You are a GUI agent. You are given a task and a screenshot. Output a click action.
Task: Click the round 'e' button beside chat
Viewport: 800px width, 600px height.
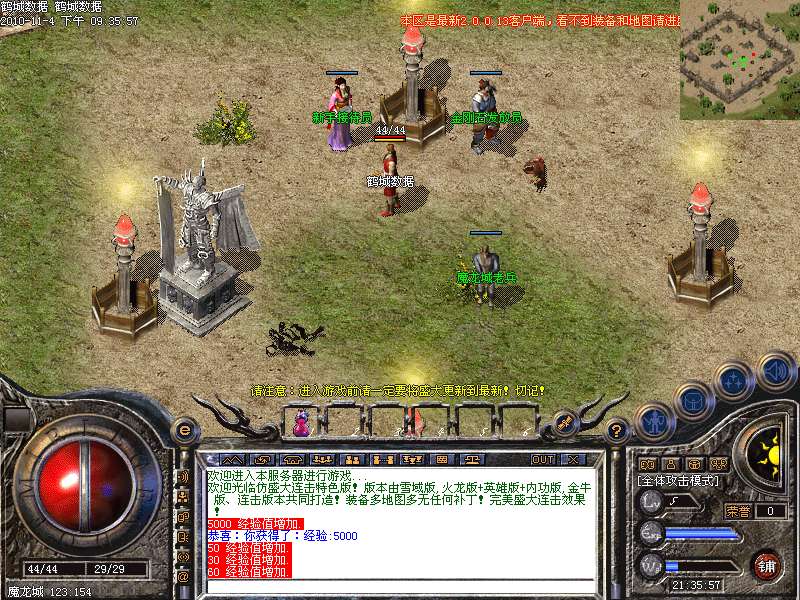(x=183, y=430)
